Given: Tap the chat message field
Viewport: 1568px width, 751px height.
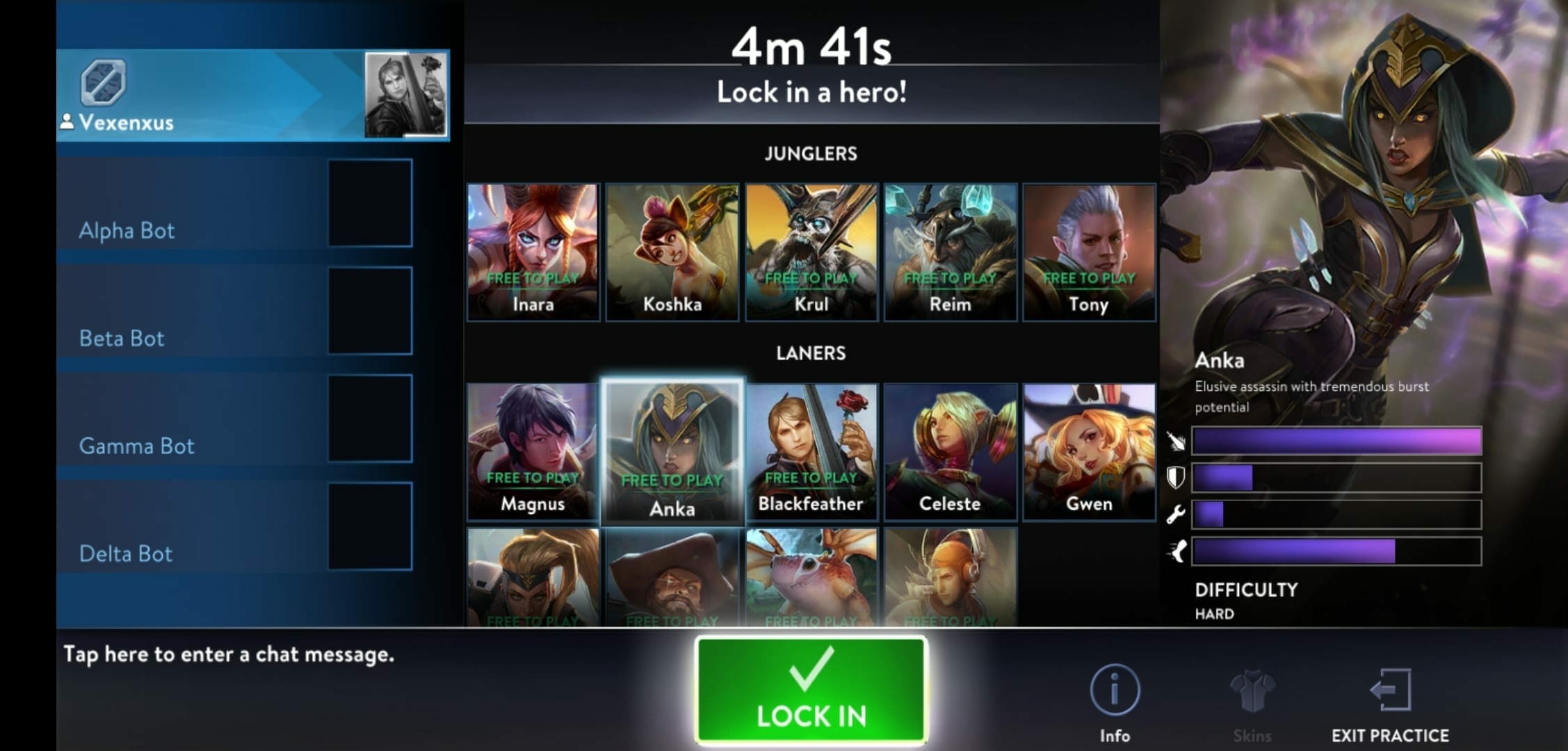Looking at the screenshot, I should 229,654.
